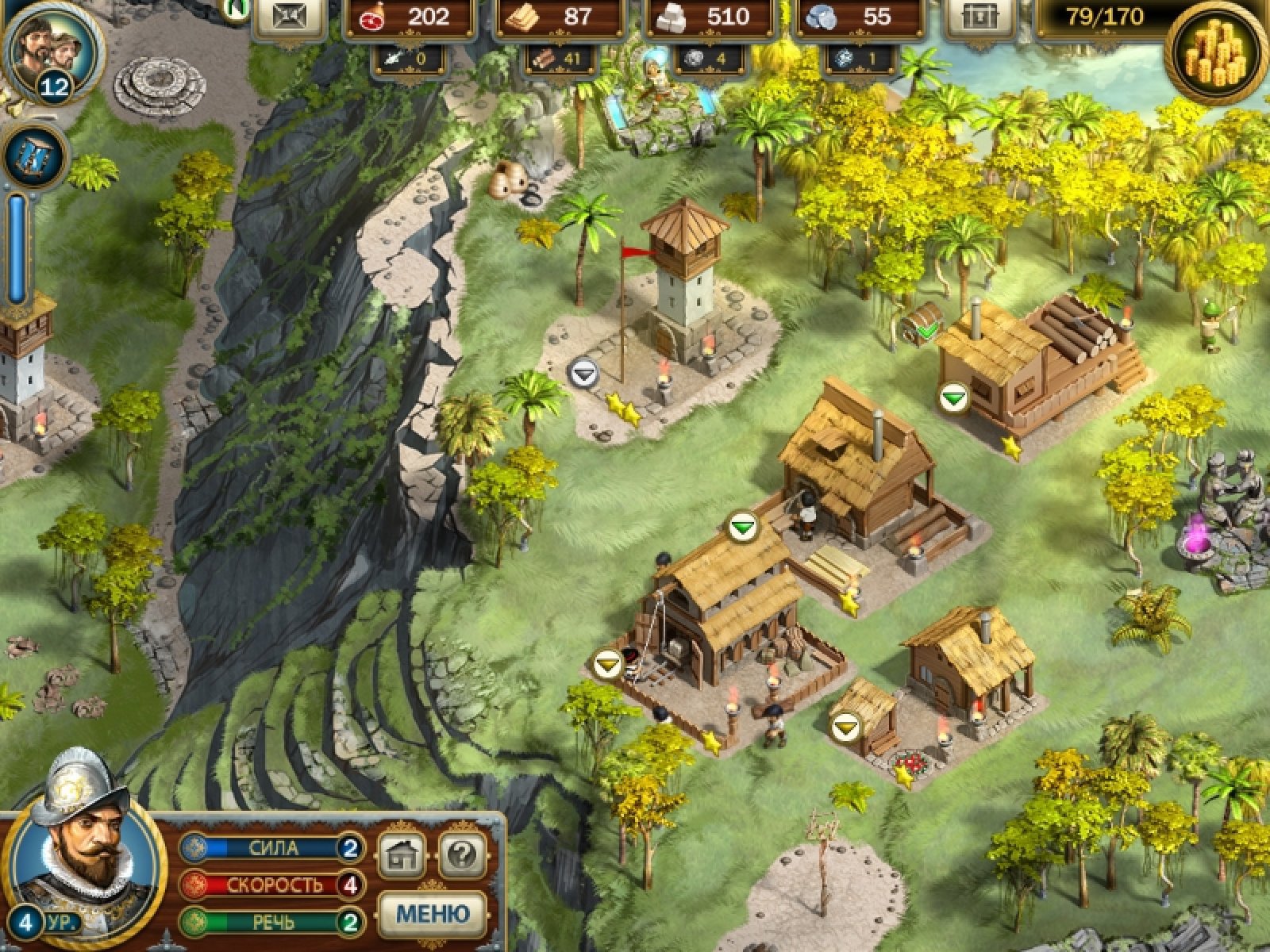Screen dimensions: 1270x952
Task: Click the workers portrait showing 12
Action: coord(49,49)
